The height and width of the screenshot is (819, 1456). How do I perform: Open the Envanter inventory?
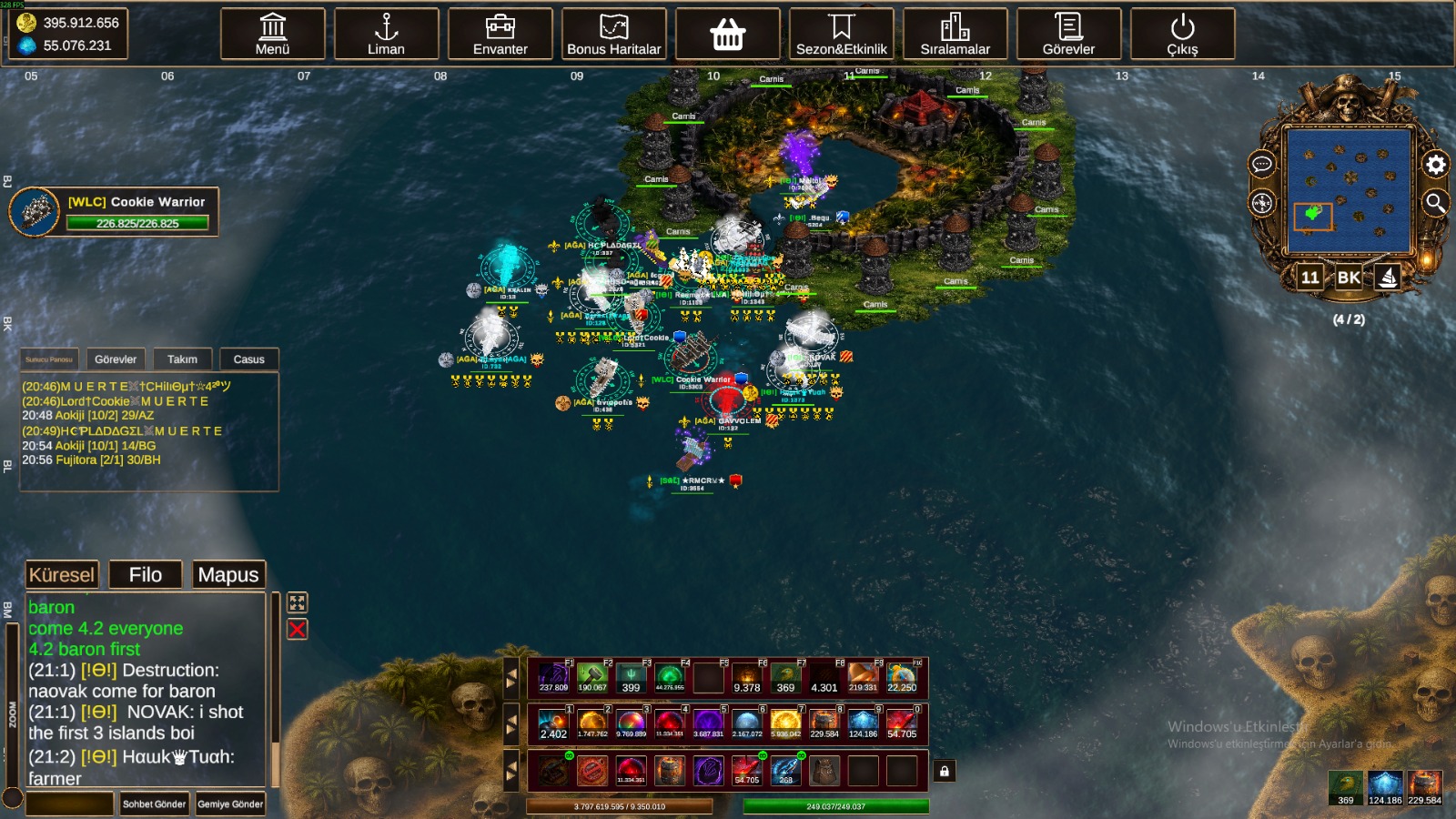tap(500, 35)
